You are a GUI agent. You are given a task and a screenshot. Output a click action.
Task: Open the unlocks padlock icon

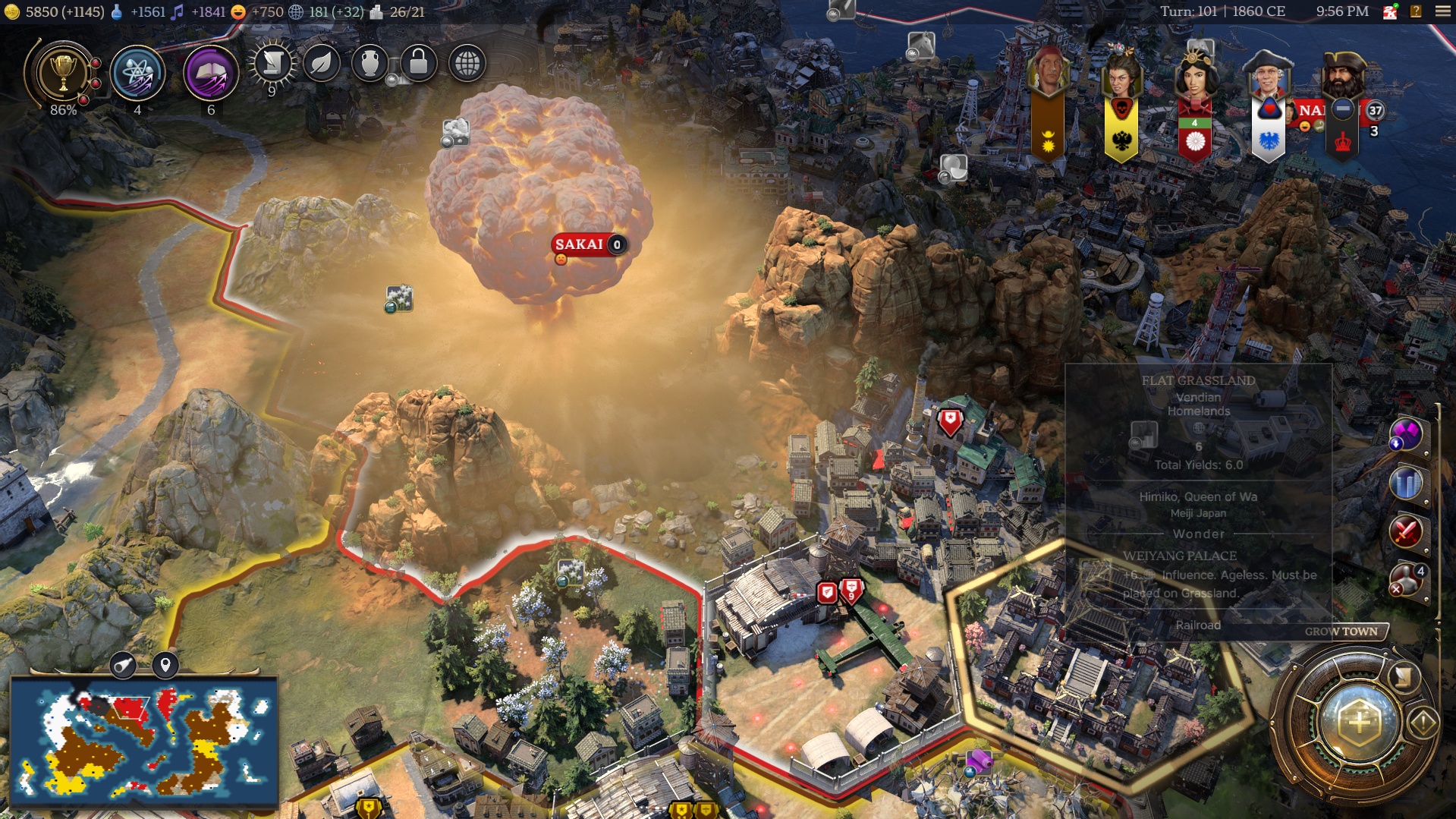point(418,64)
